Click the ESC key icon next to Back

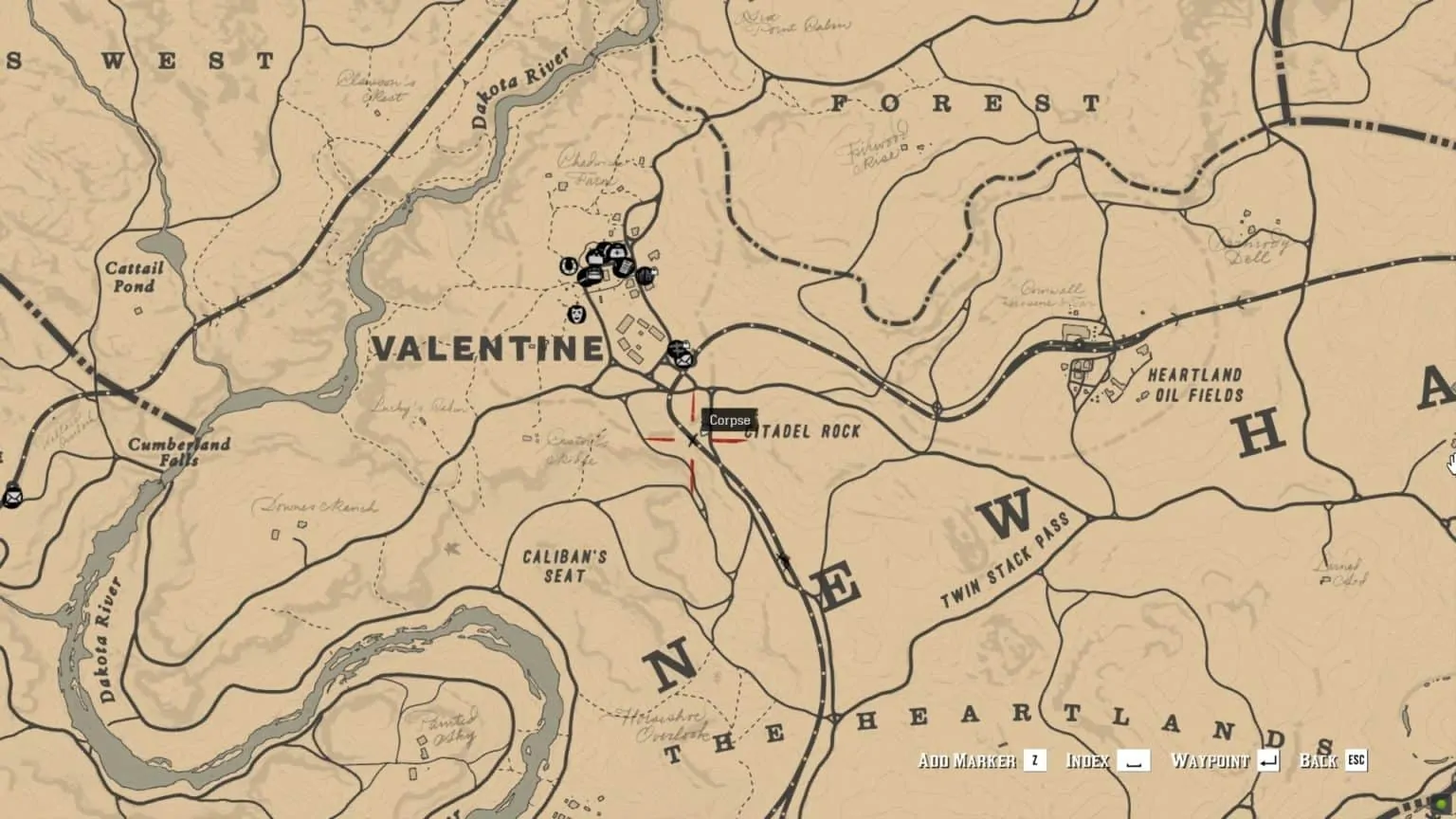[x=1357, y=759]
